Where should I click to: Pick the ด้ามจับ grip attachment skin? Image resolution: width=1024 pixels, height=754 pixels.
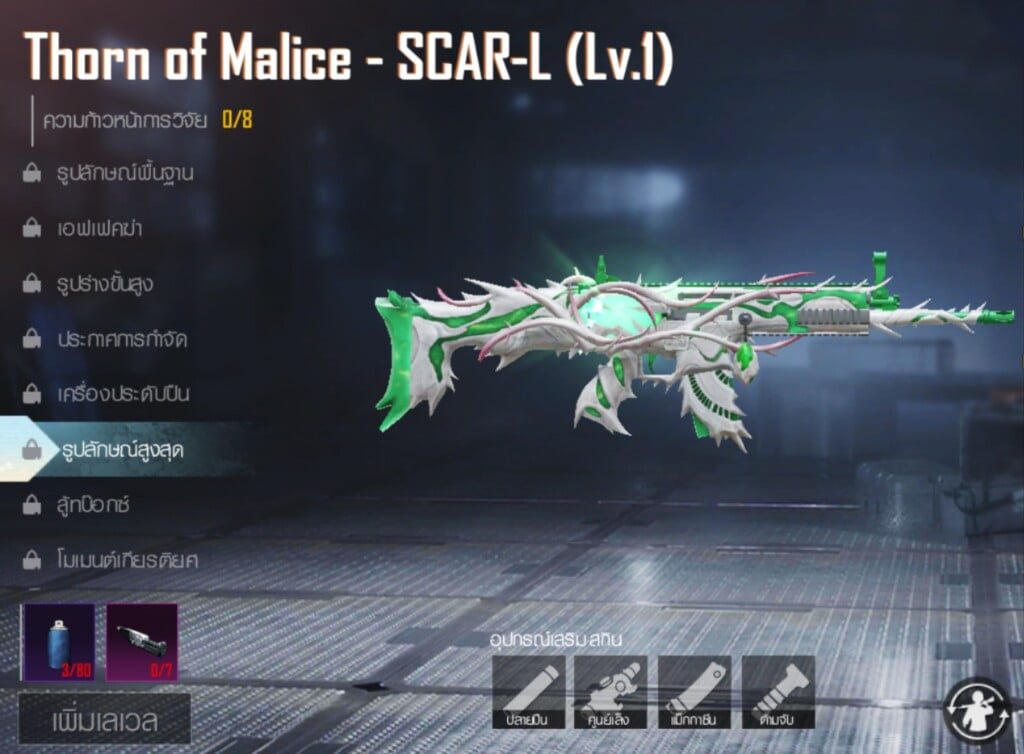778,692
